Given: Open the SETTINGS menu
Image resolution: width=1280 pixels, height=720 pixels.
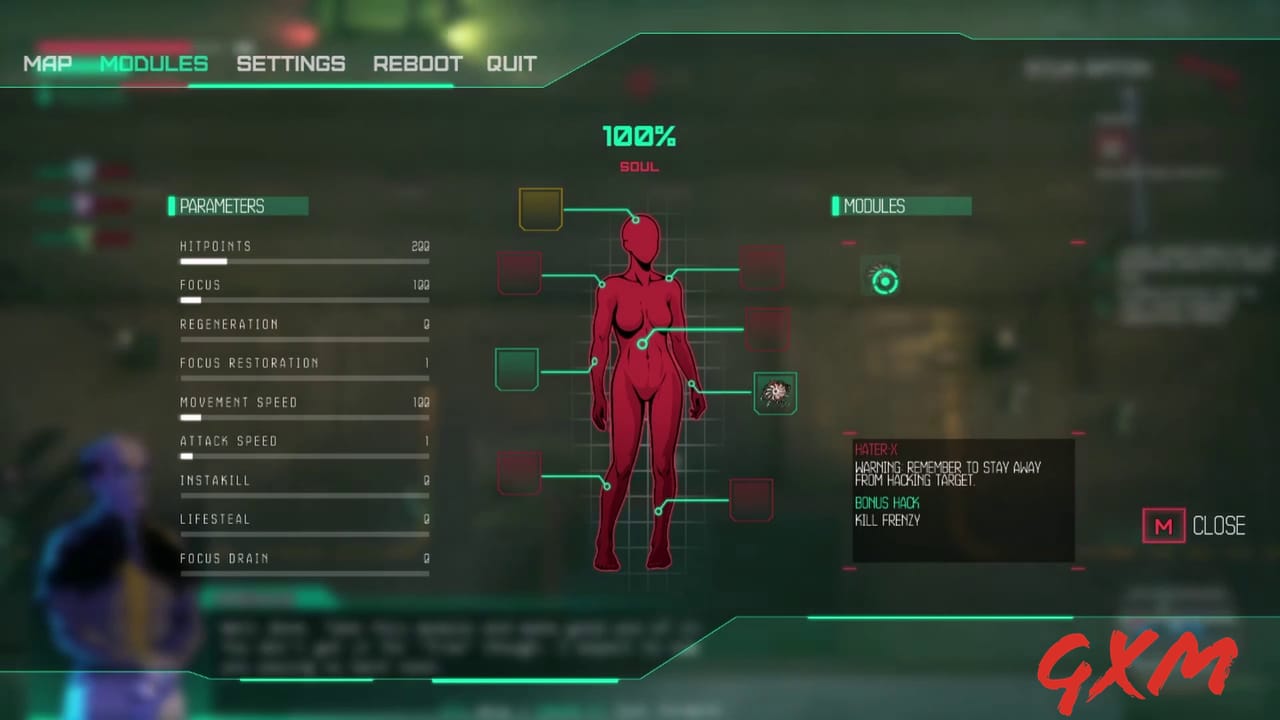Looking at the screenshot, I should point(291,63).
